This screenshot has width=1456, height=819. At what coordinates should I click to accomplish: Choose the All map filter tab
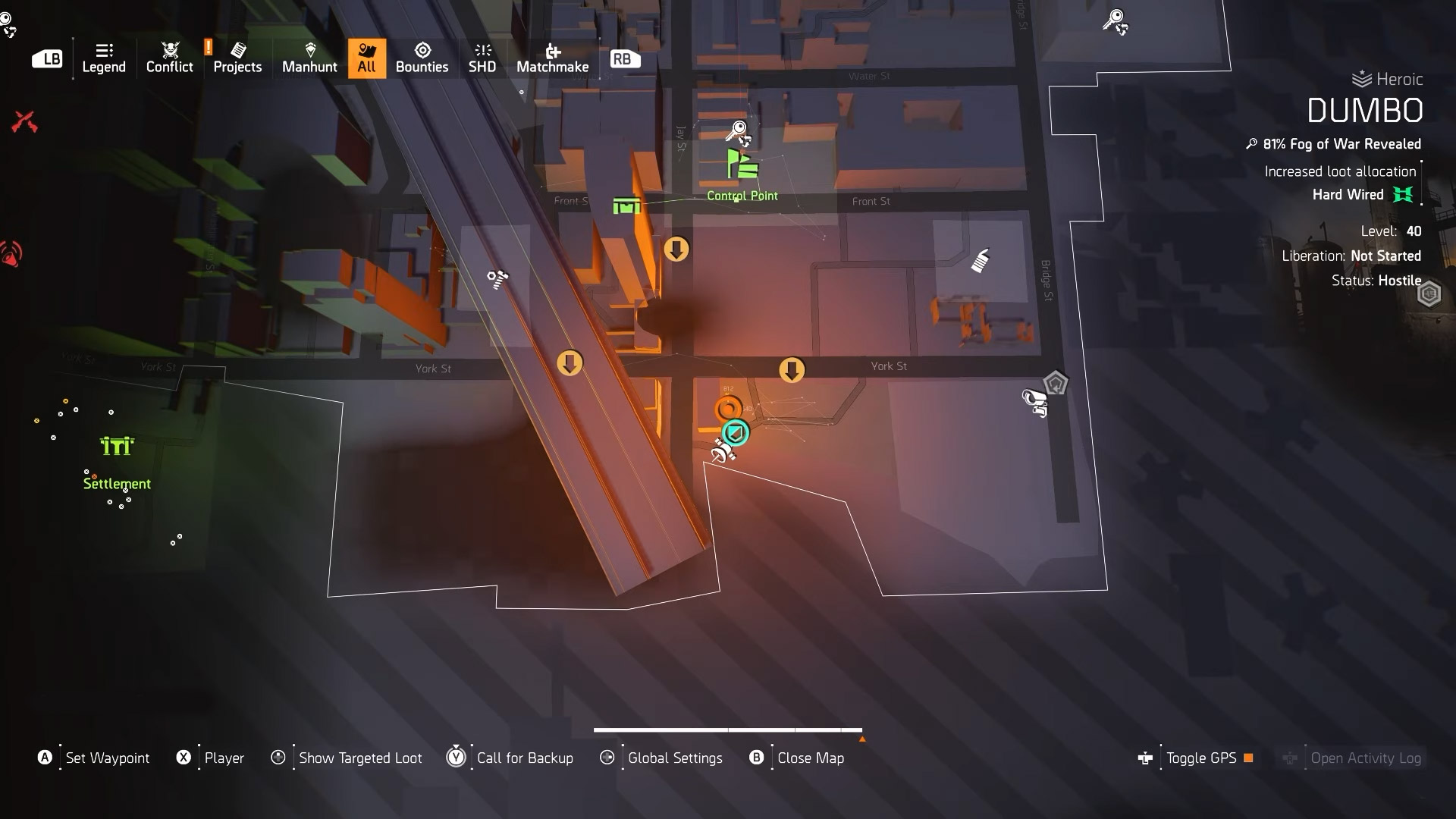367,58
